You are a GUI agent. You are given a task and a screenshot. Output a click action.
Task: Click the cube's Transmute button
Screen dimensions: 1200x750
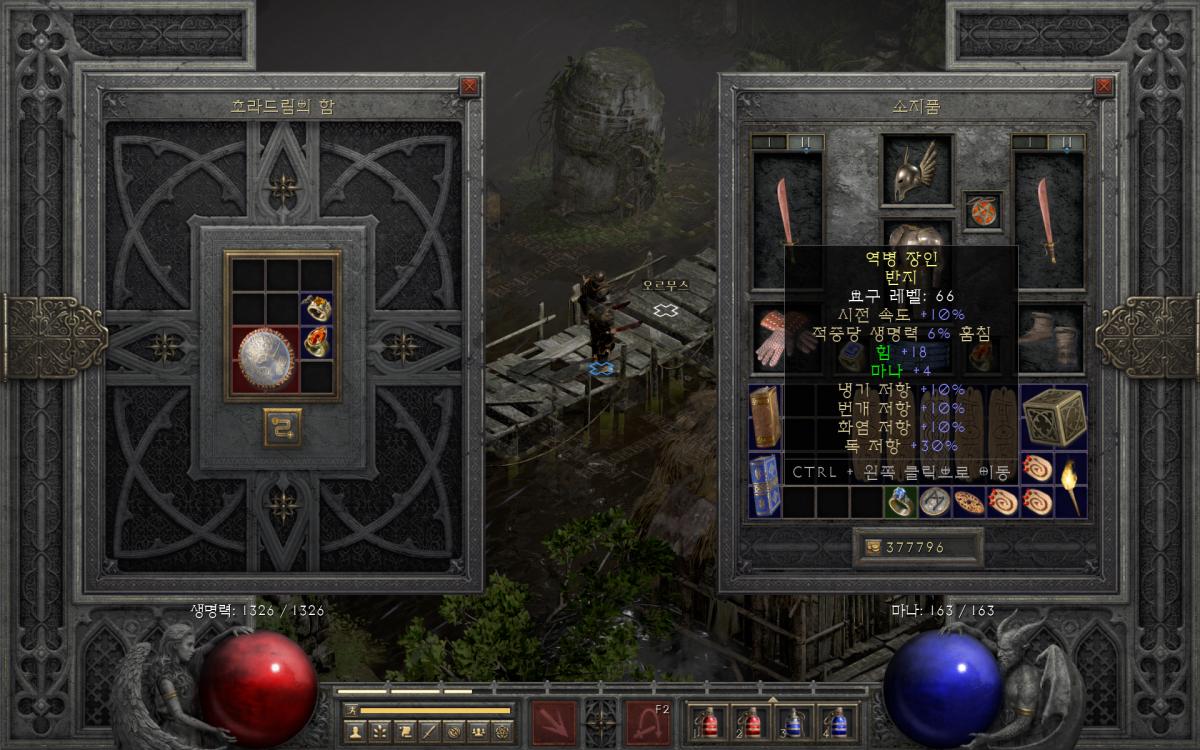pos(282,427)
